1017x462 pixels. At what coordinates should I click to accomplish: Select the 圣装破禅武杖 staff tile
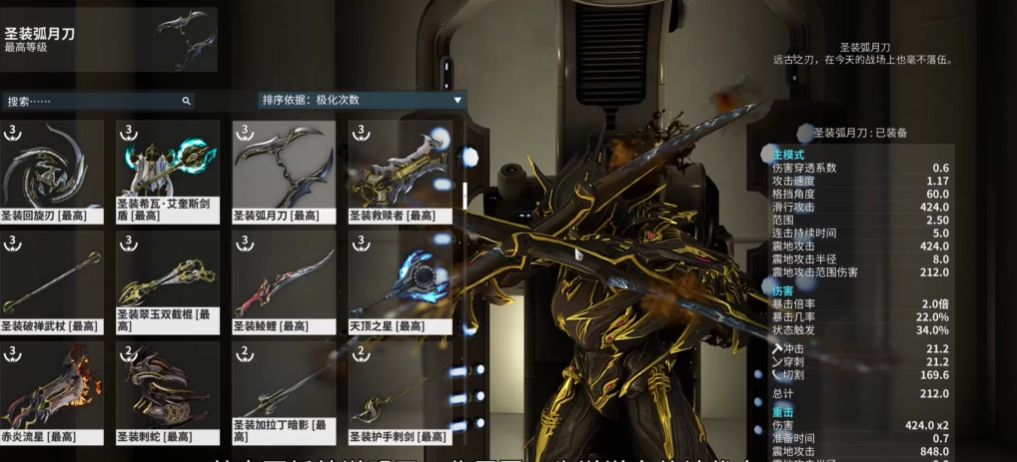52,281
